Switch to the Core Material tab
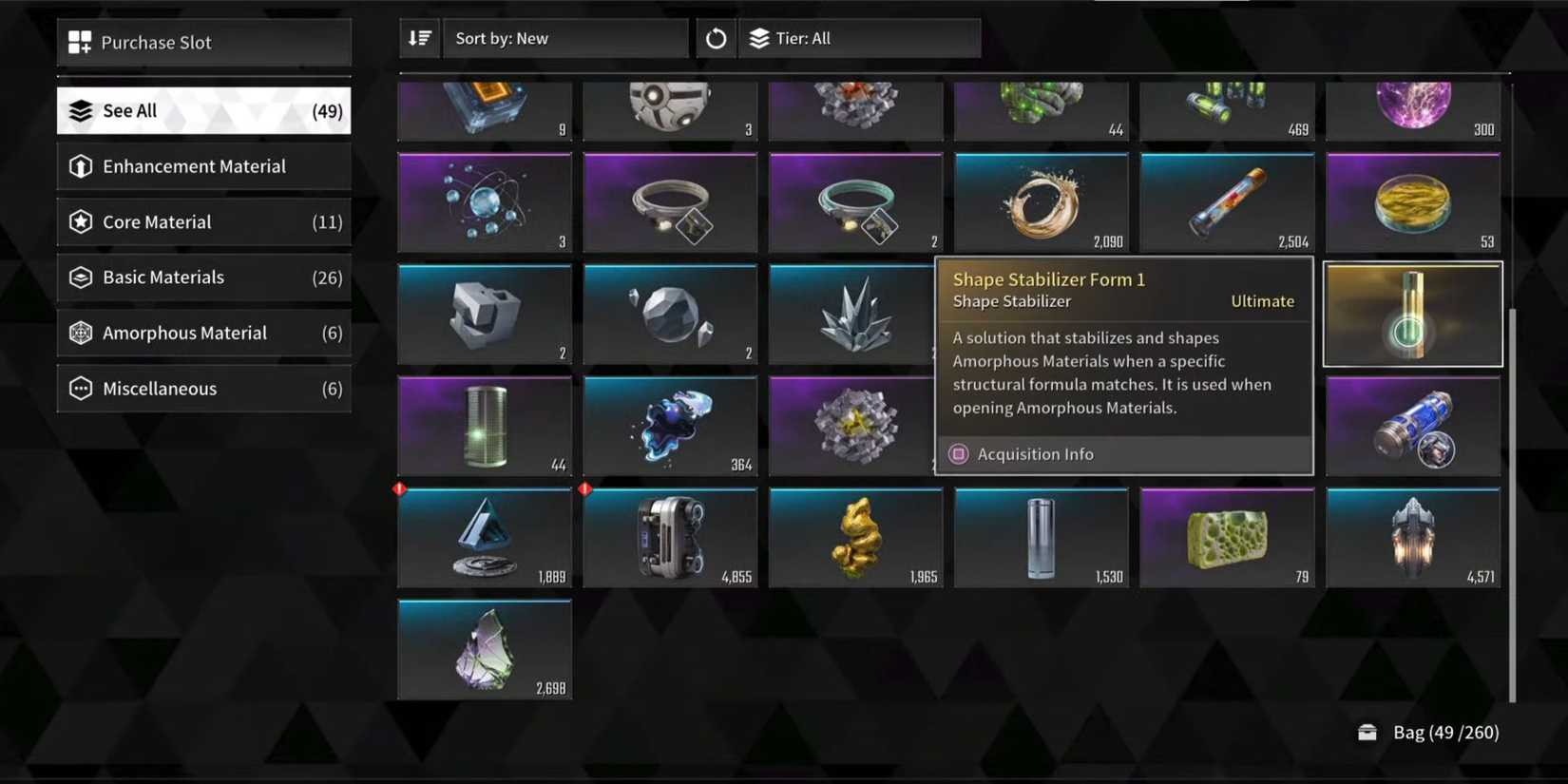Screen dimensions: 1568x784 coord(203,221)
